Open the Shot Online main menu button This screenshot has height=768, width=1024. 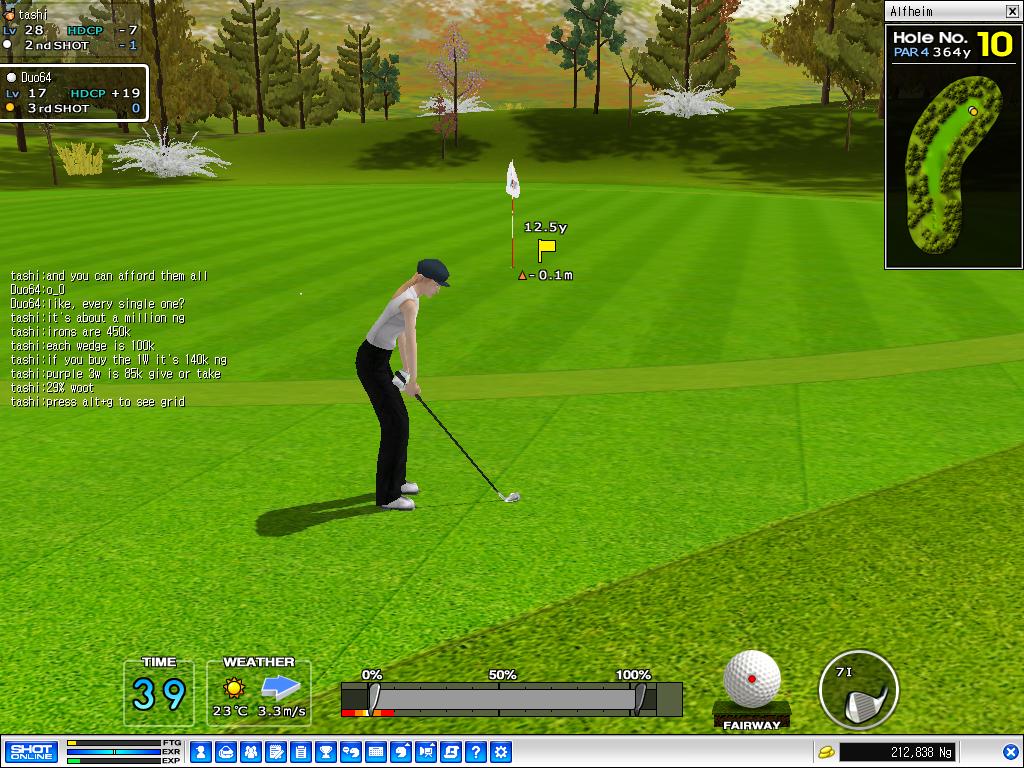coord(31,752)
